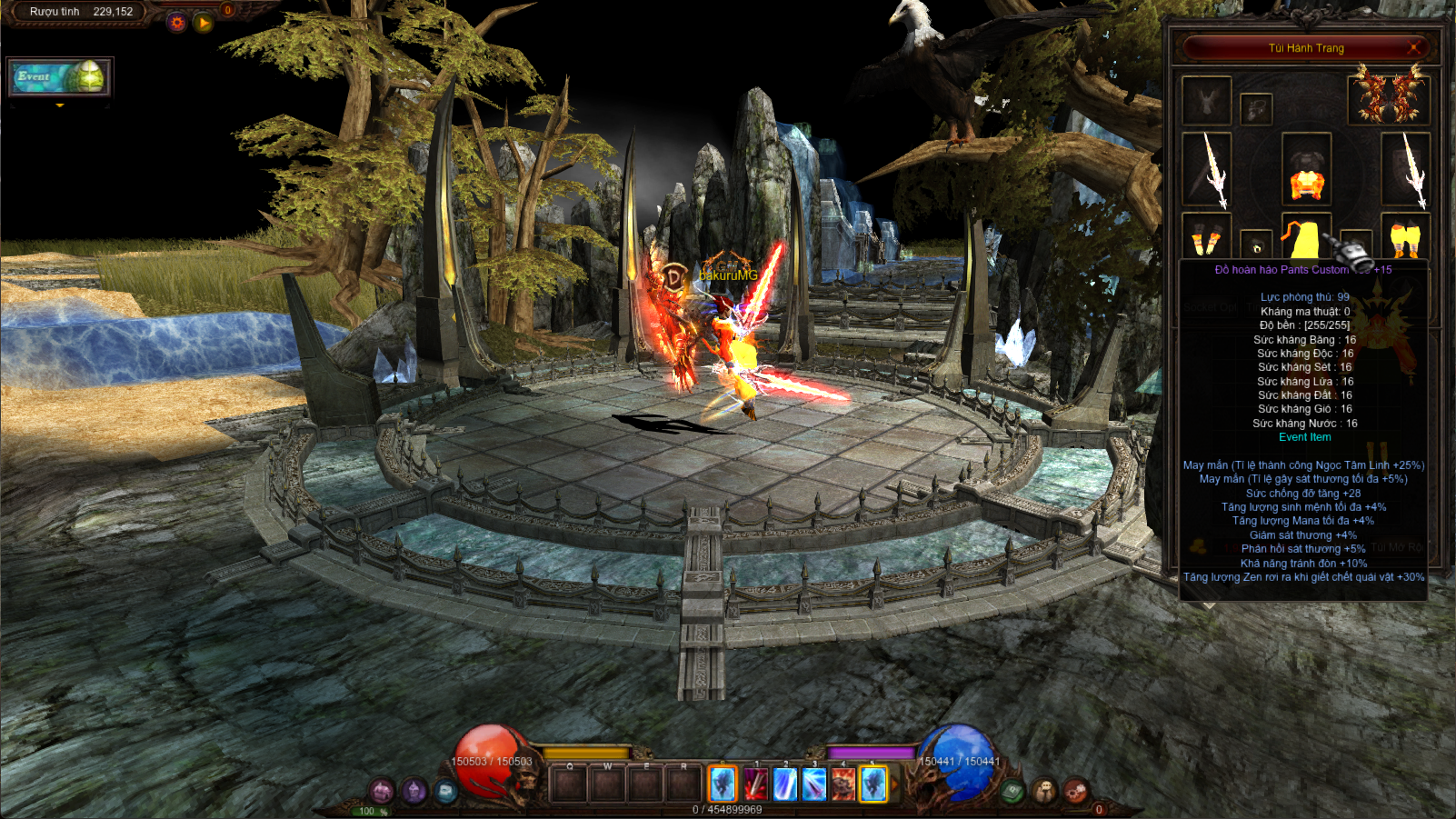Open the purple treasure chest menu icon
The width and height of the screenshot is (1456, 819).
pos(382,791)
